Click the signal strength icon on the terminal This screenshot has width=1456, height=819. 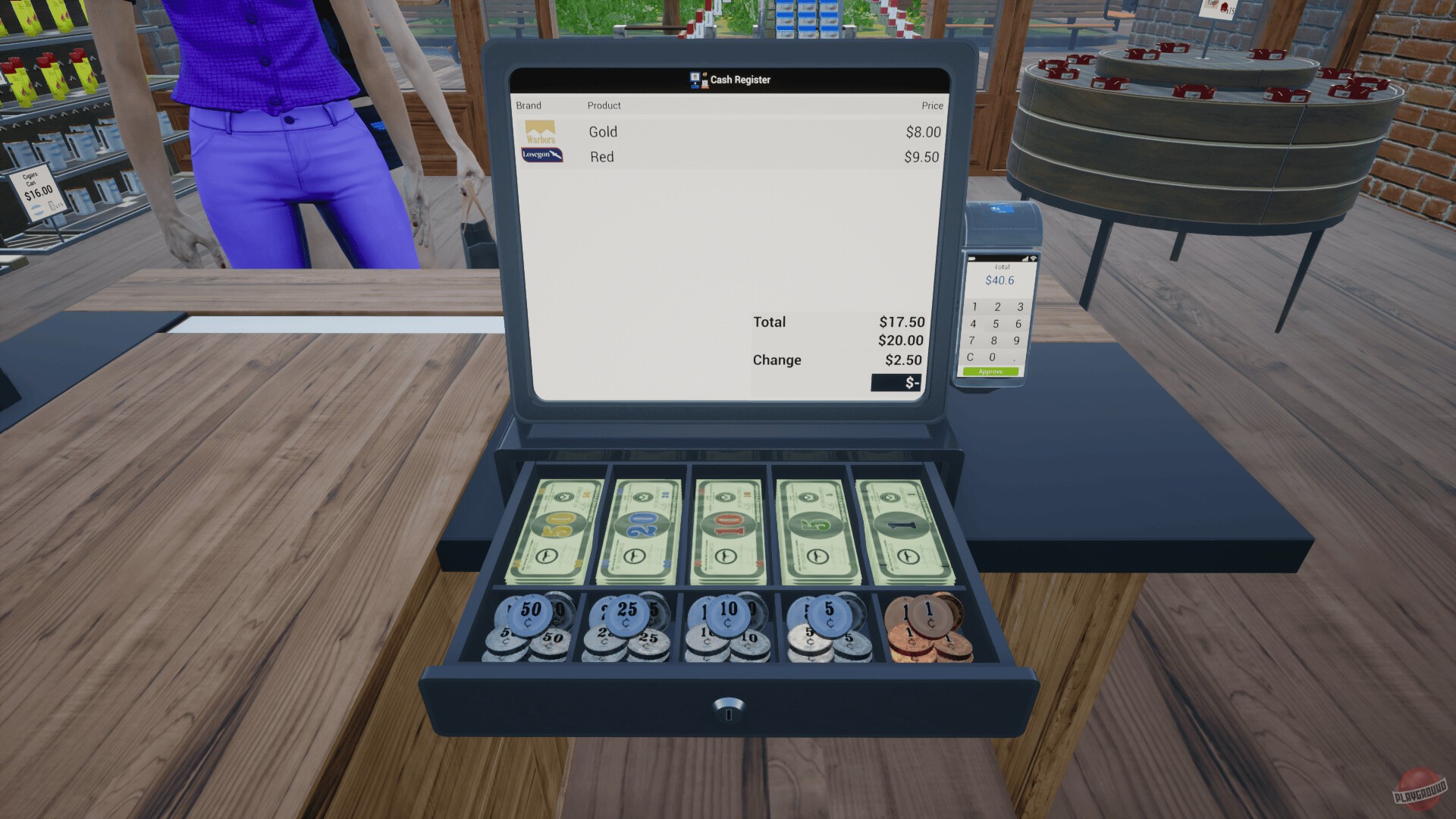coord(1025,259)
